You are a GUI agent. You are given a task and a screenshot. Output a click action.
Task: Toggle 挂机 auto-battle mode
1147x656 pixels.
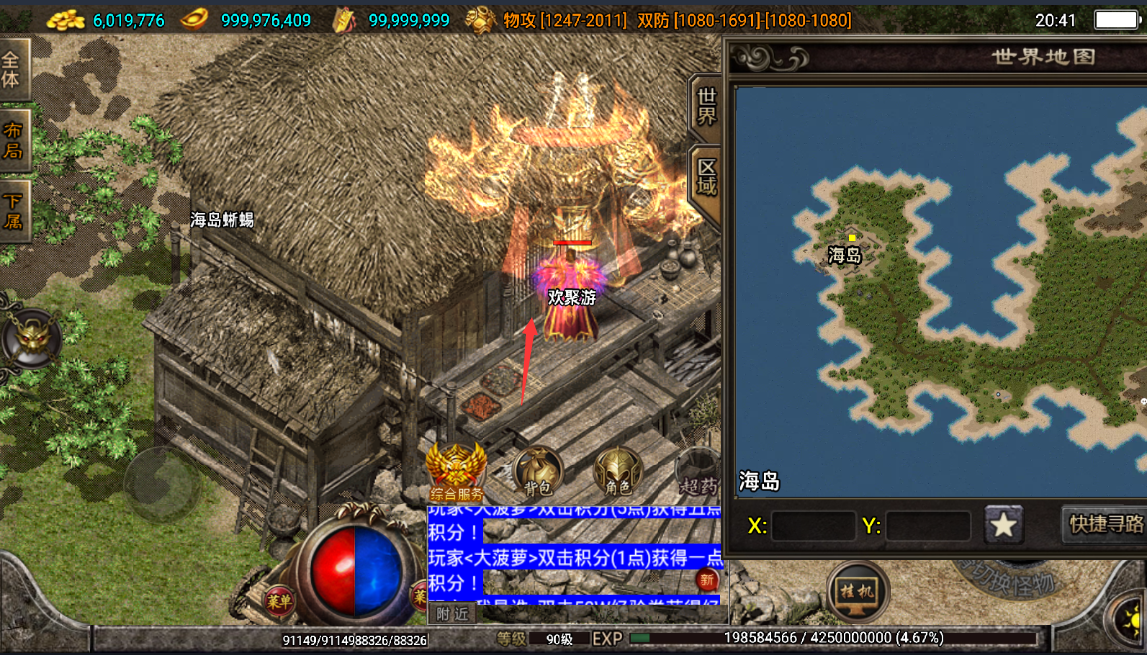858,590
